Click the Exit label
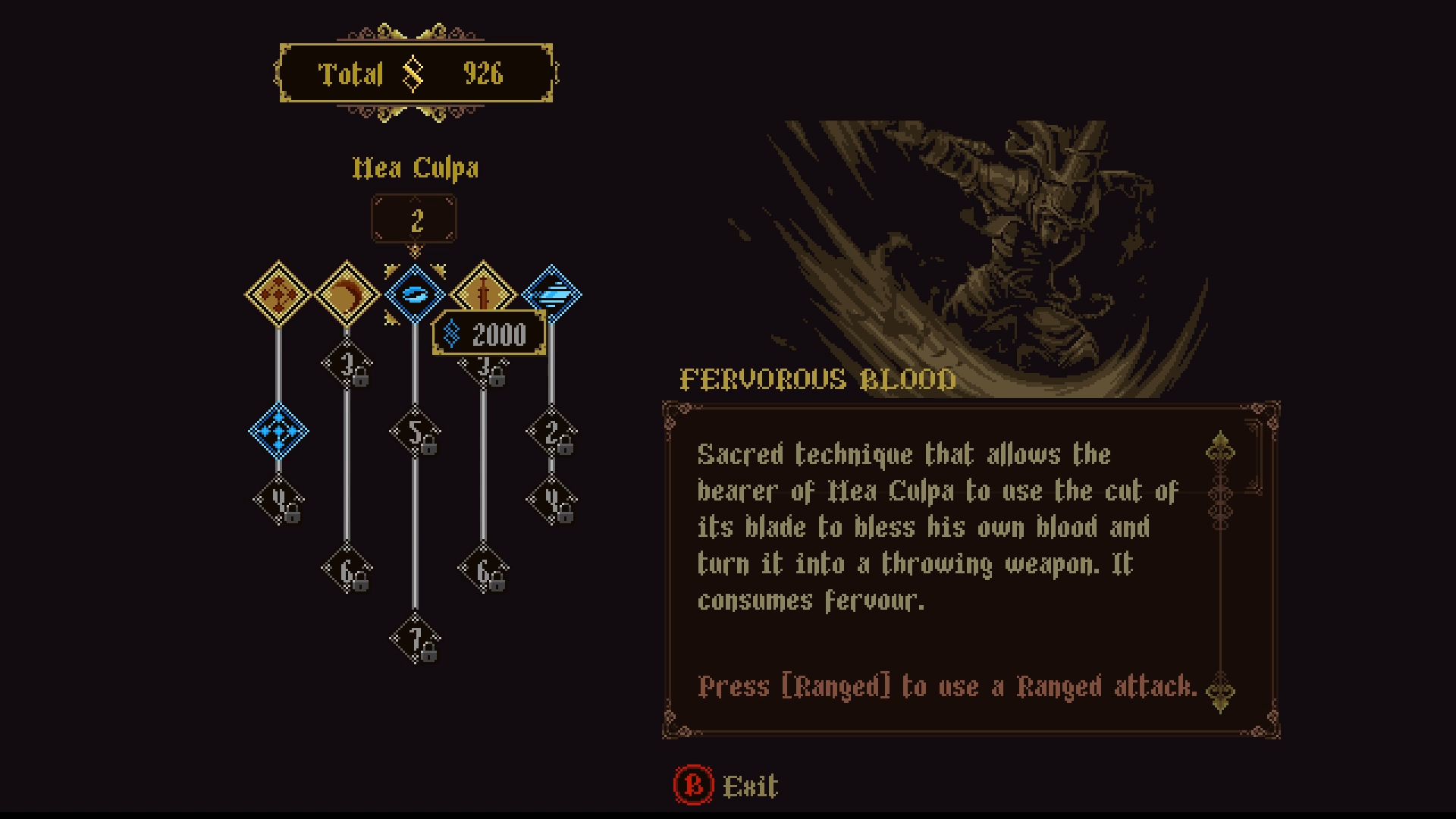 751,786
